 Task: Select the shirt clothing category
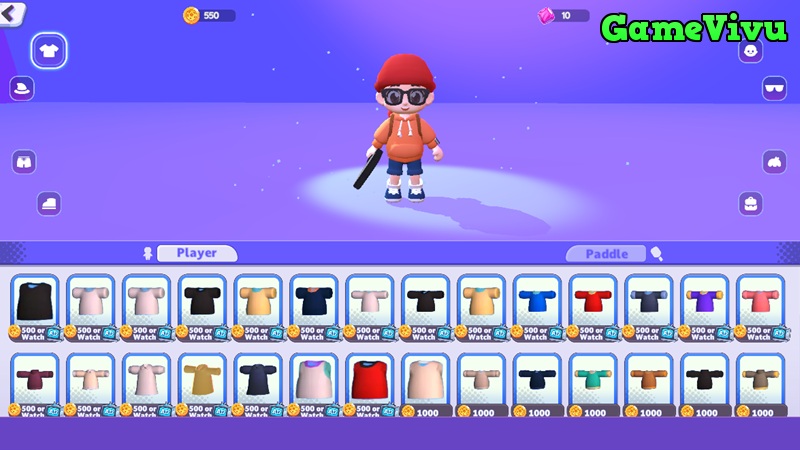pos(49,49)
